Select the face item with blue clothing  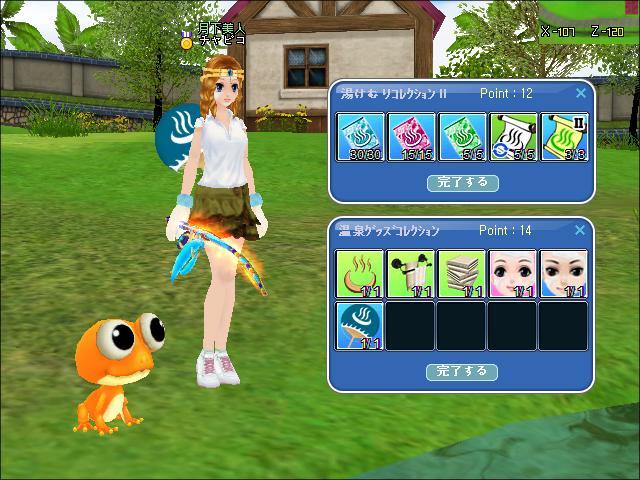563,274
